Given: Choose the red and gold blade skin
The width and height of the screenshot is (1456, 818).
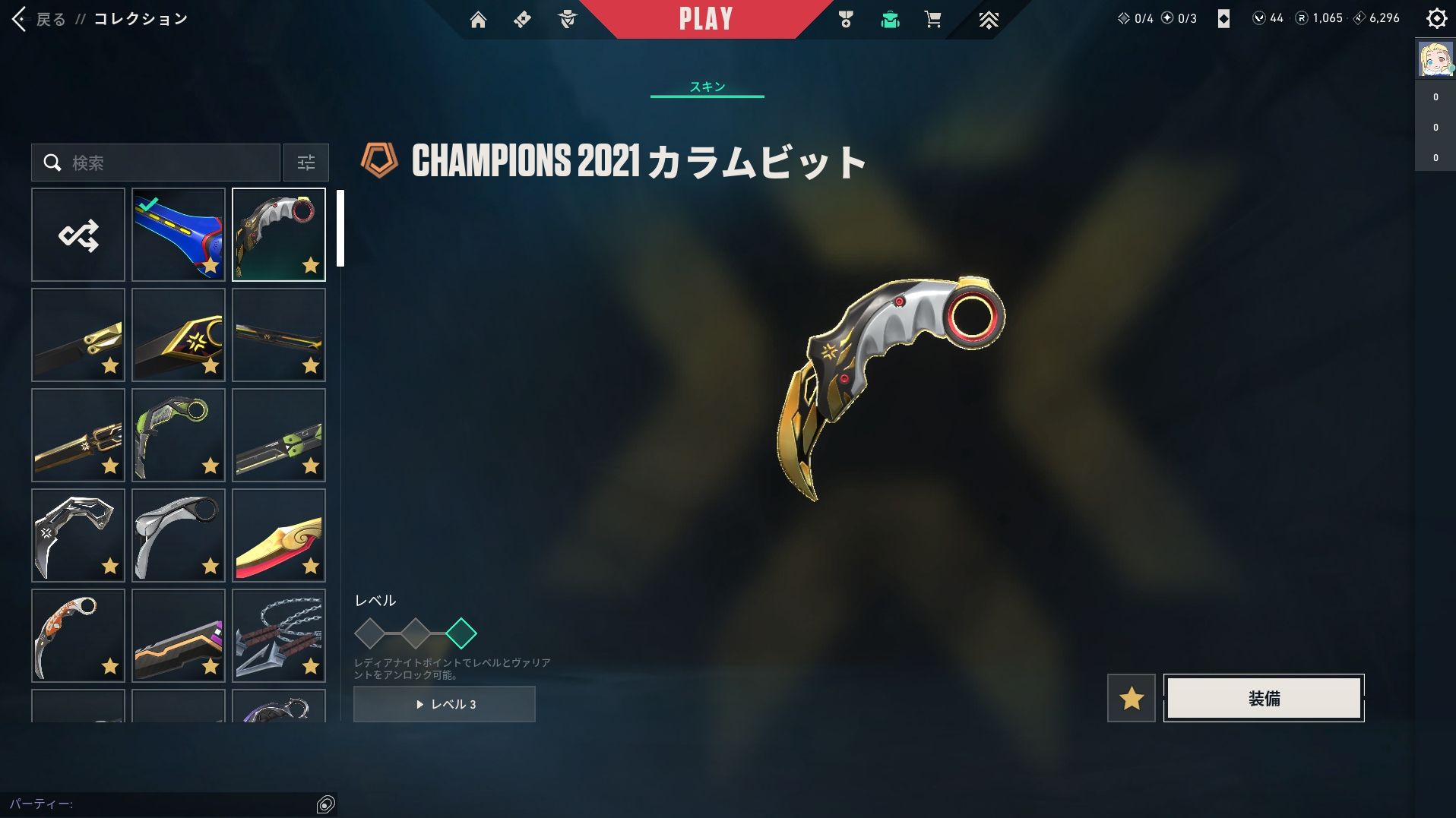Looking at the screenshot, I should tap(279, 535).
